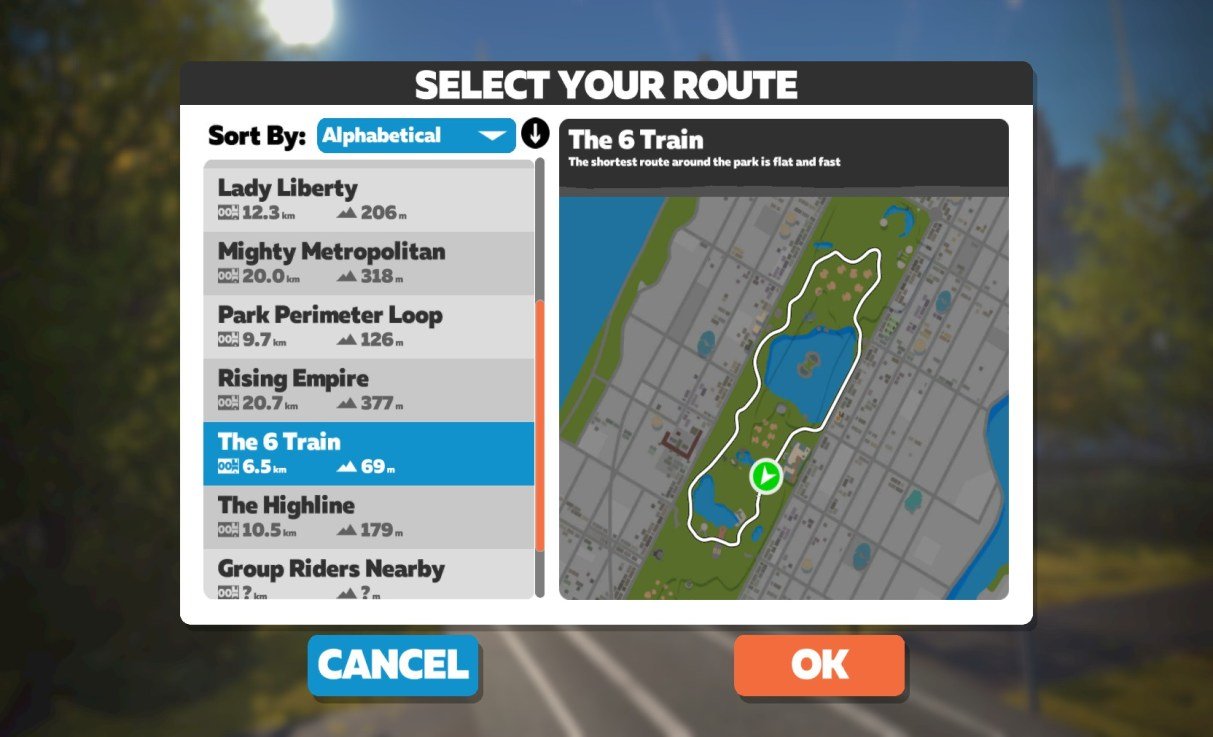Viewport: 1213px width, 737px height.
Task: Select the Lady Liberty route
Action: (x=368, y=199)
